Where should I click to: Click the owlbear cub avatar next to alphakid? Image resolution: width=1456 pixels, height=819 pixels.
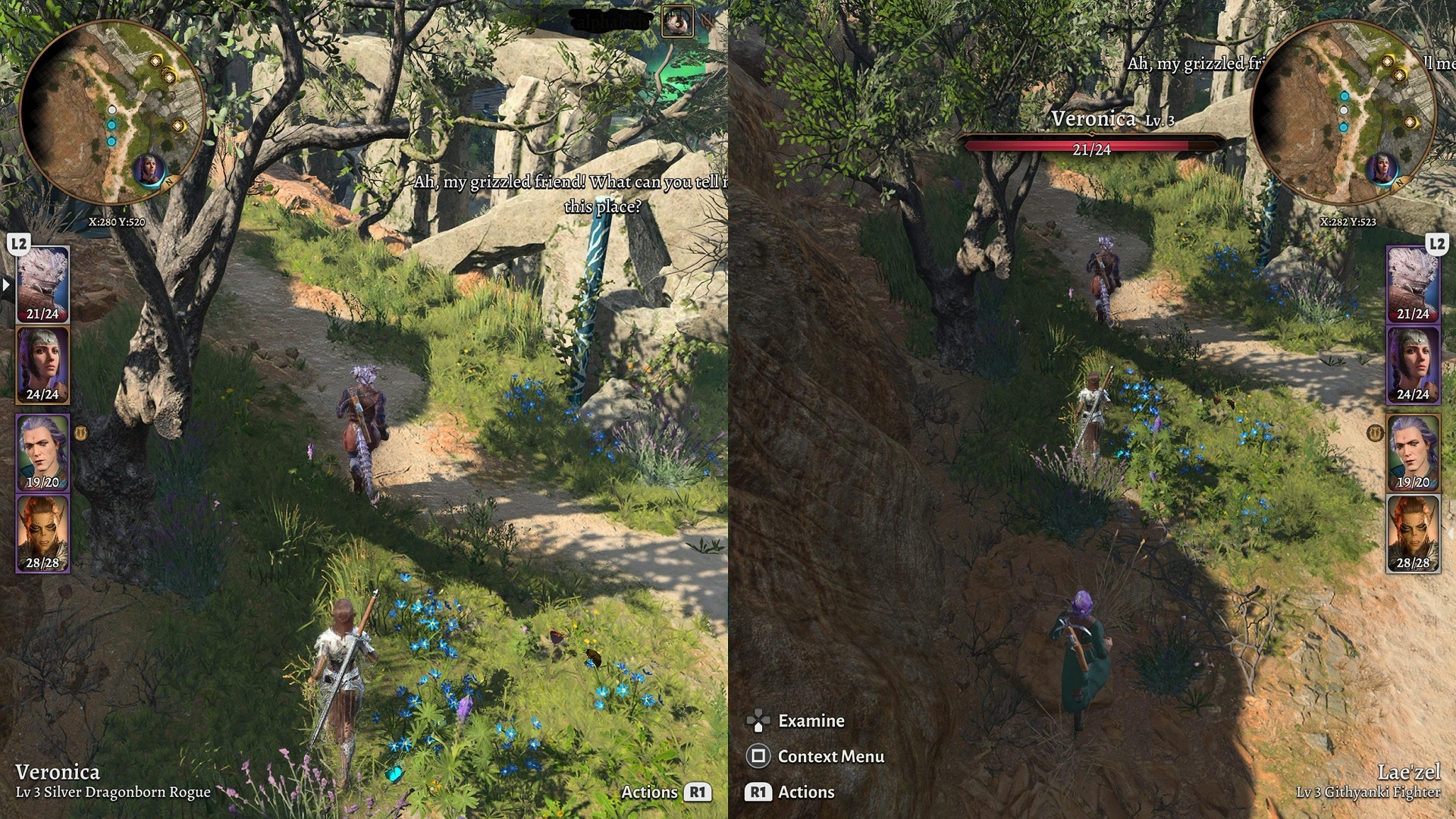(677, 20)
